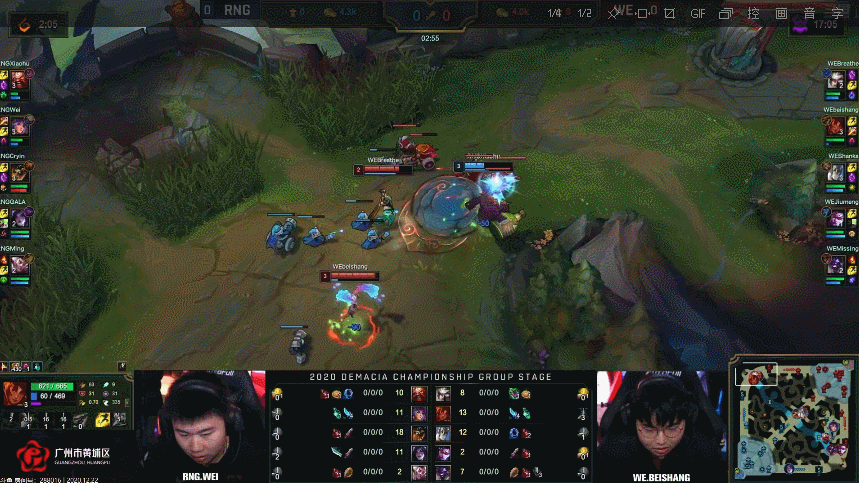
Task: Open the 字 subtitle settings
Action: pyautogui.click(x=836, y=14)
